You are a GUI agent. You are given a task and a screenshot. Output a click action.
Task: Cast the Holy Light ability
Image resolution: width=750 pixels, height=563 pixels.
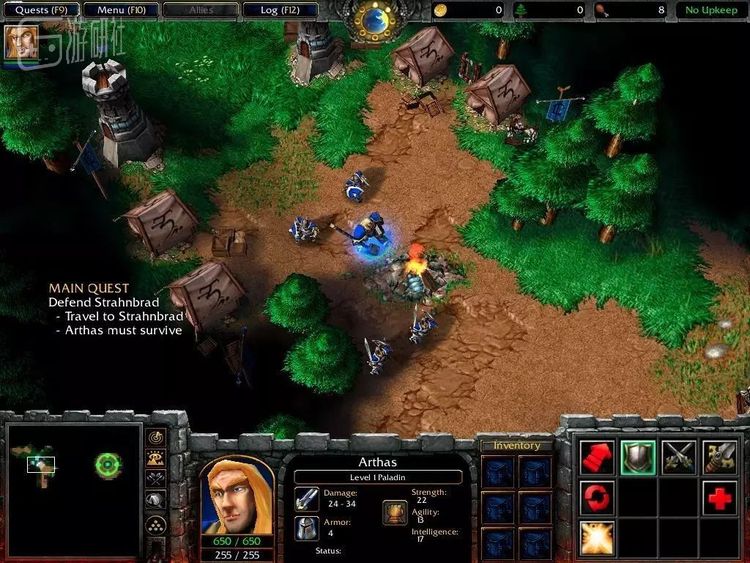point(597,537)
